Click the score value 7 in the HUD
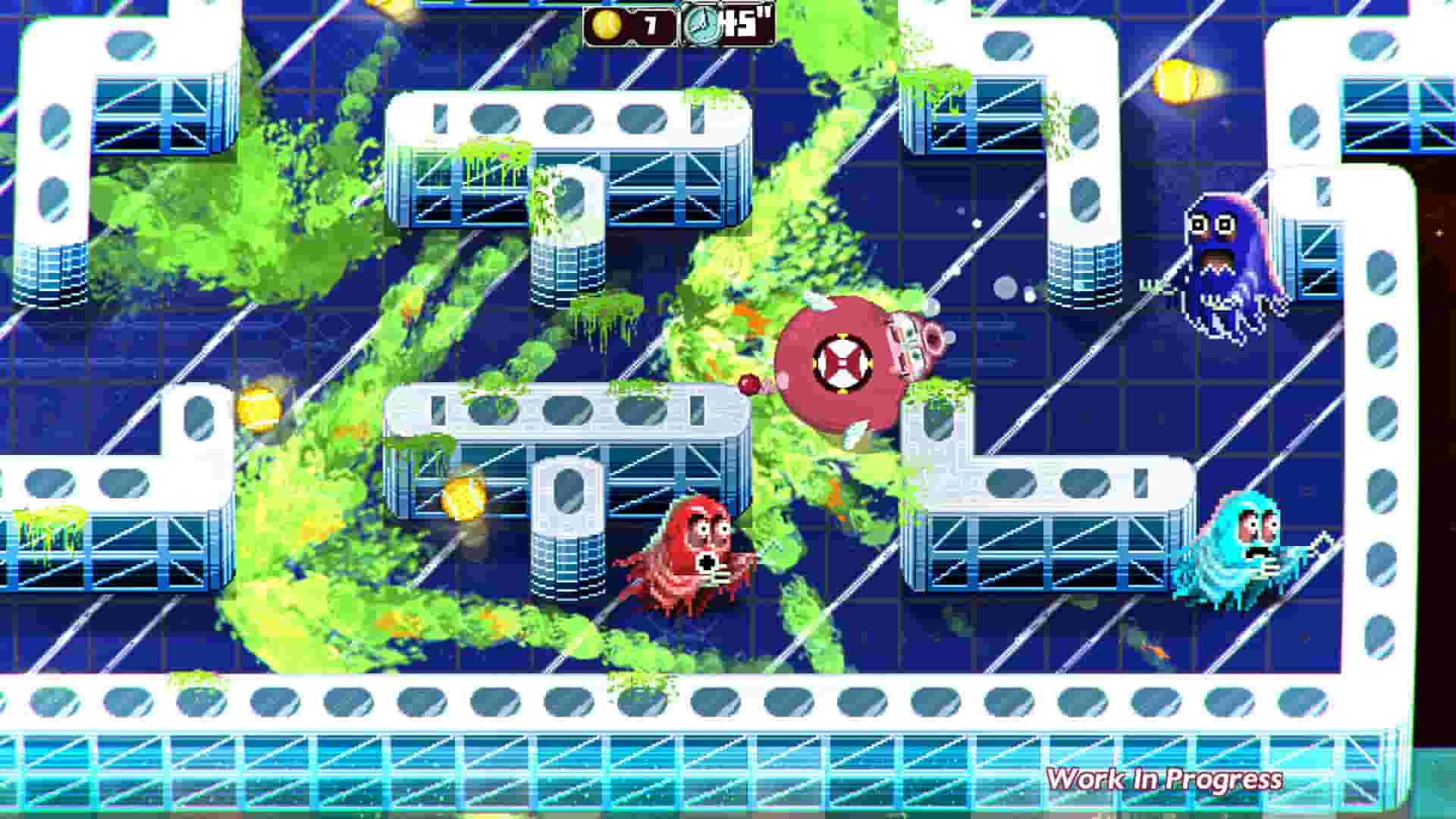This screenshot has height=819, width=1456. (650, 25)
